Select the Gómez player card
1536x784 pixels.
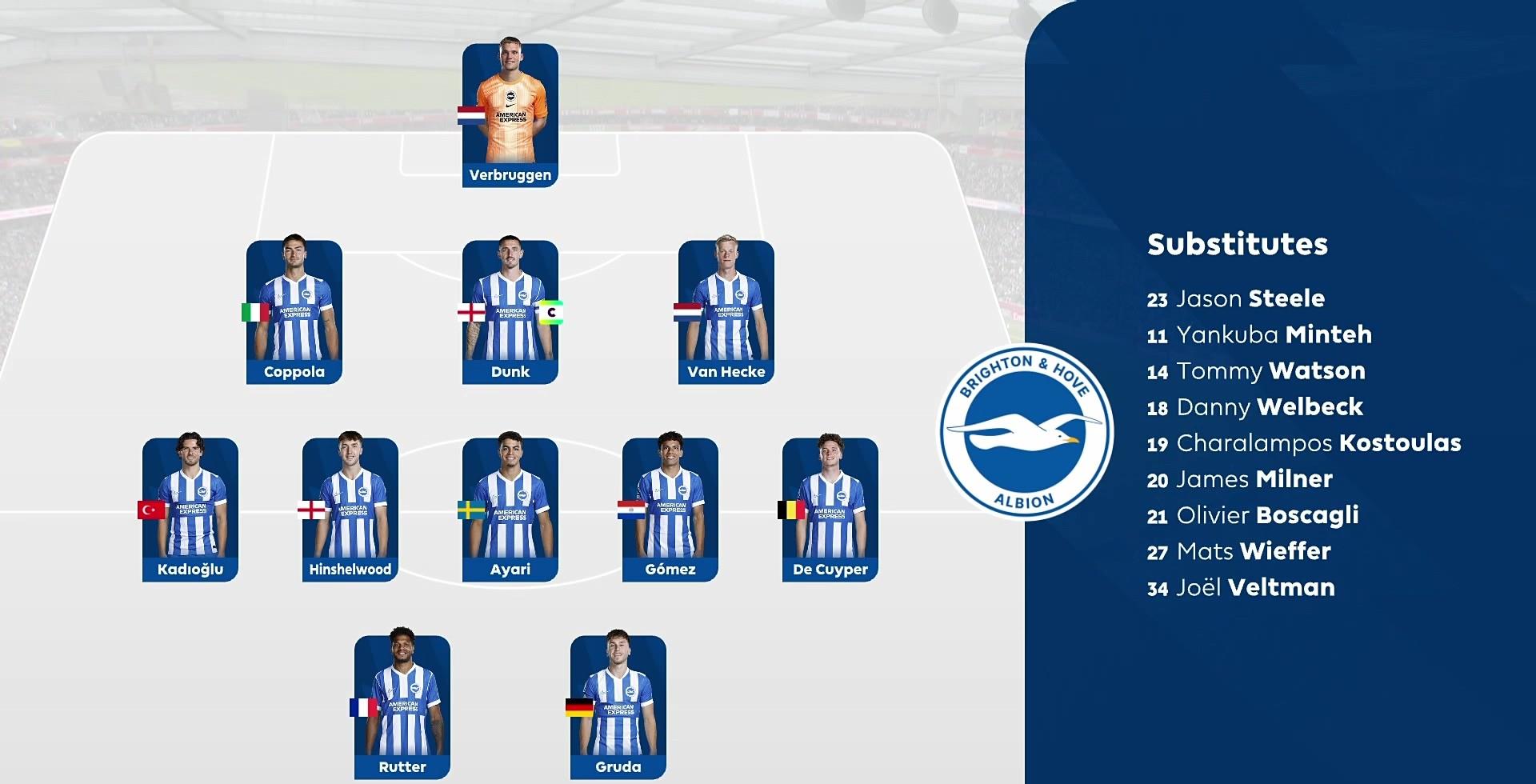point(670,510)
